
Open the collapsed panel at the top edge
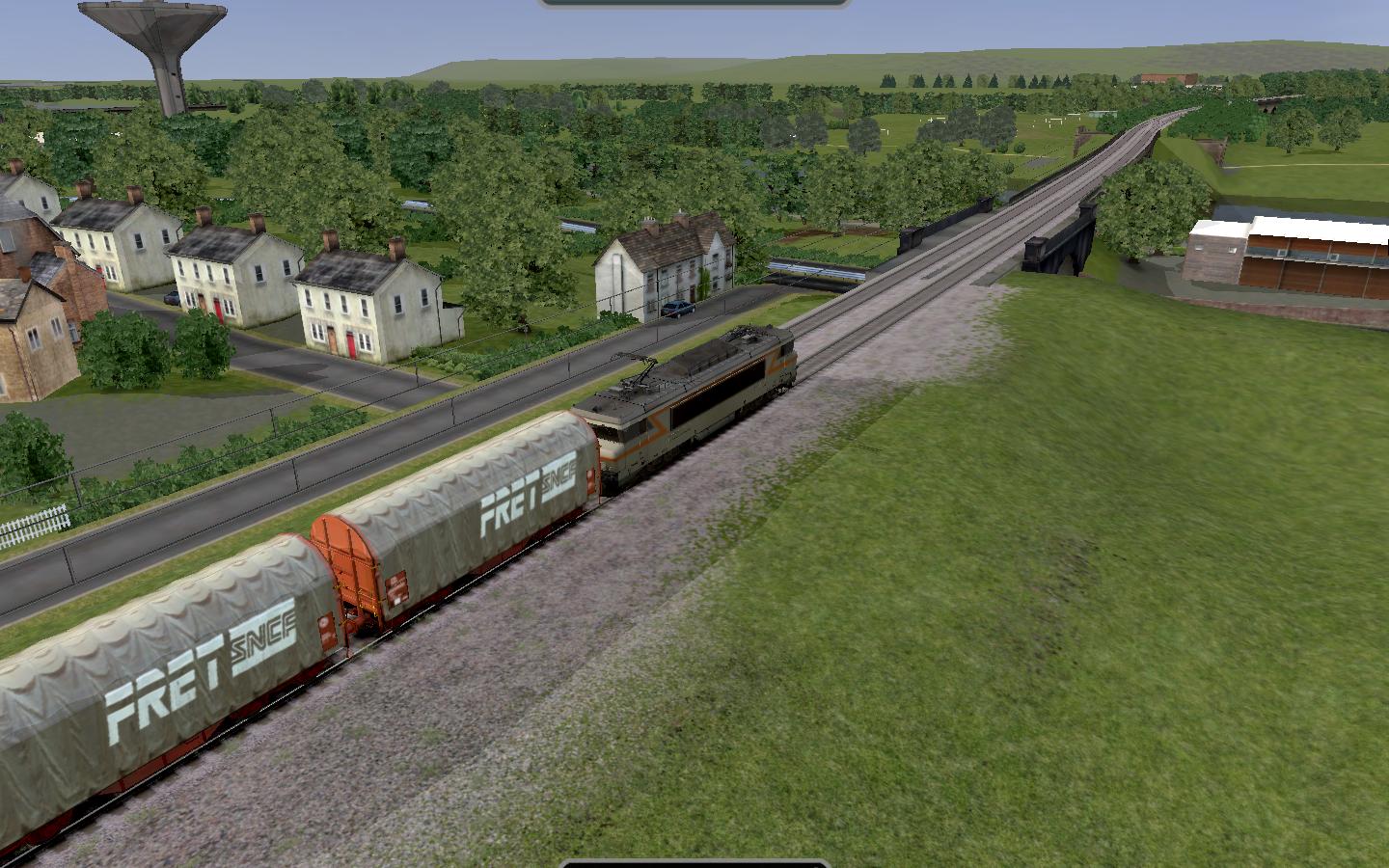(x=694, y=4)
